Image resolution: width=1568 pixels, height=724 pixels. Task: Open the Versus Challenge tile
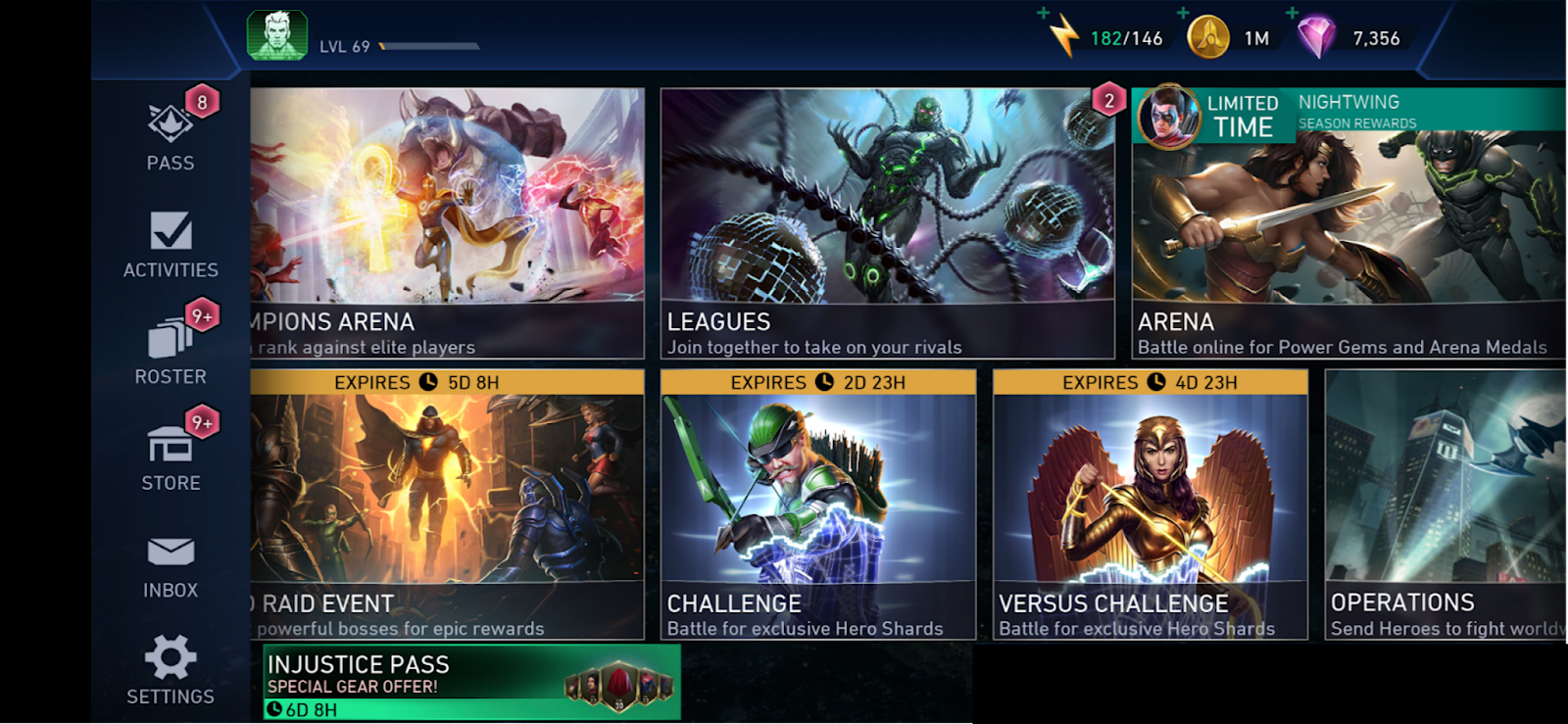(1150, 505)
